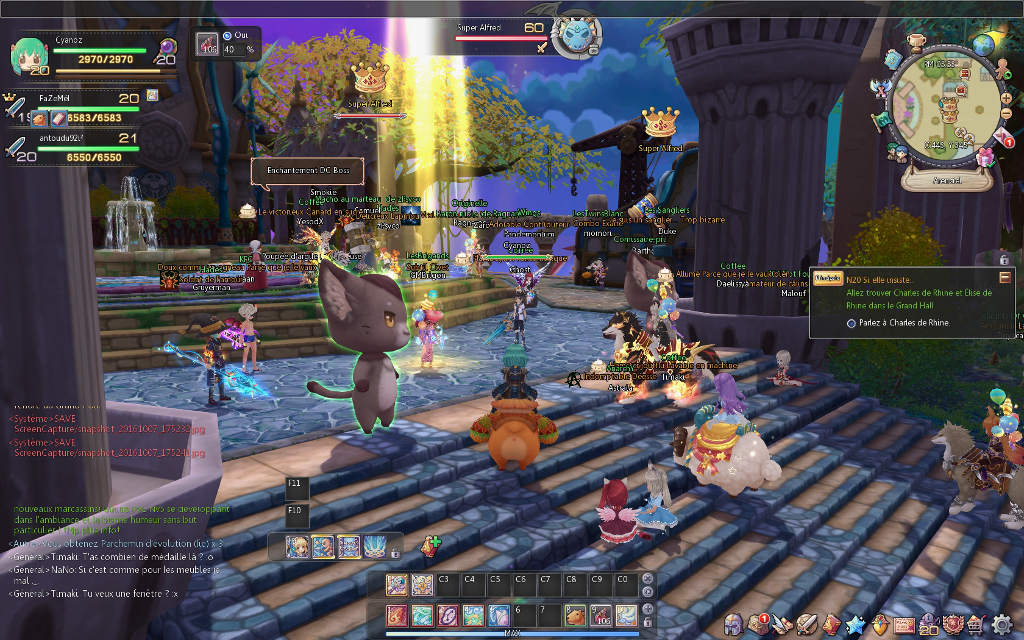Click the blue star icon in menu bar

point(854,625)
